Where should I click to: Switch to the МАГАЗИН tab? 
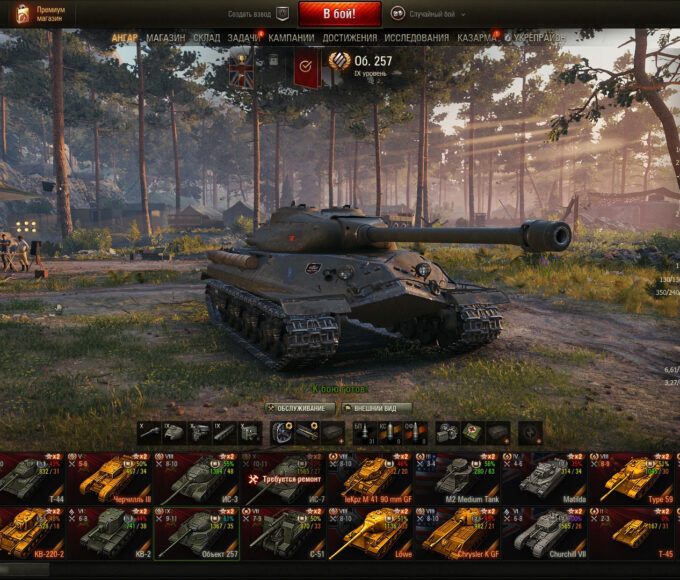click(165, 38)
